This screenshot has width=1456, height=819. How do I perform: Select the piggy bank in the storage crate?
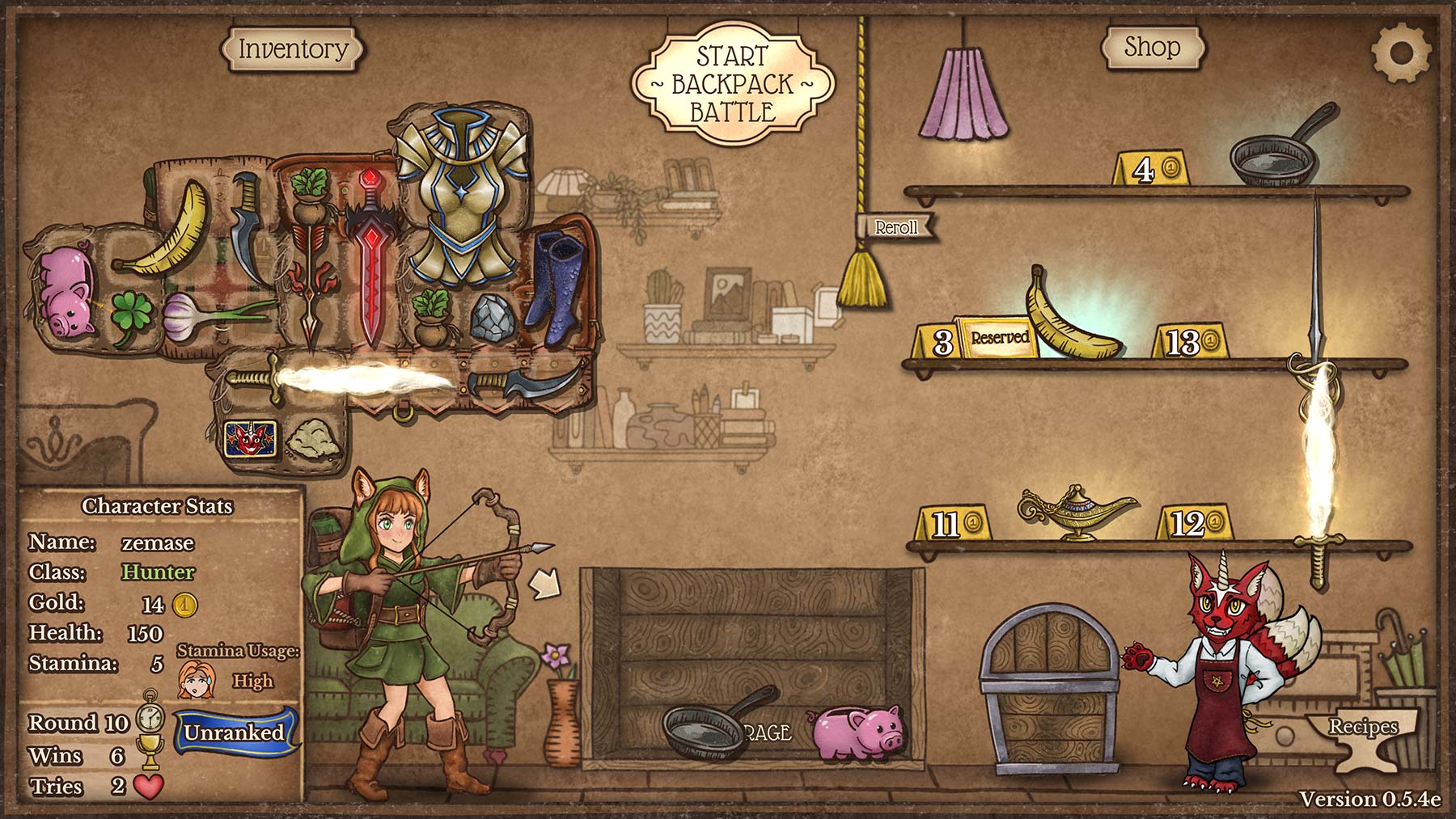click(856, 731)
